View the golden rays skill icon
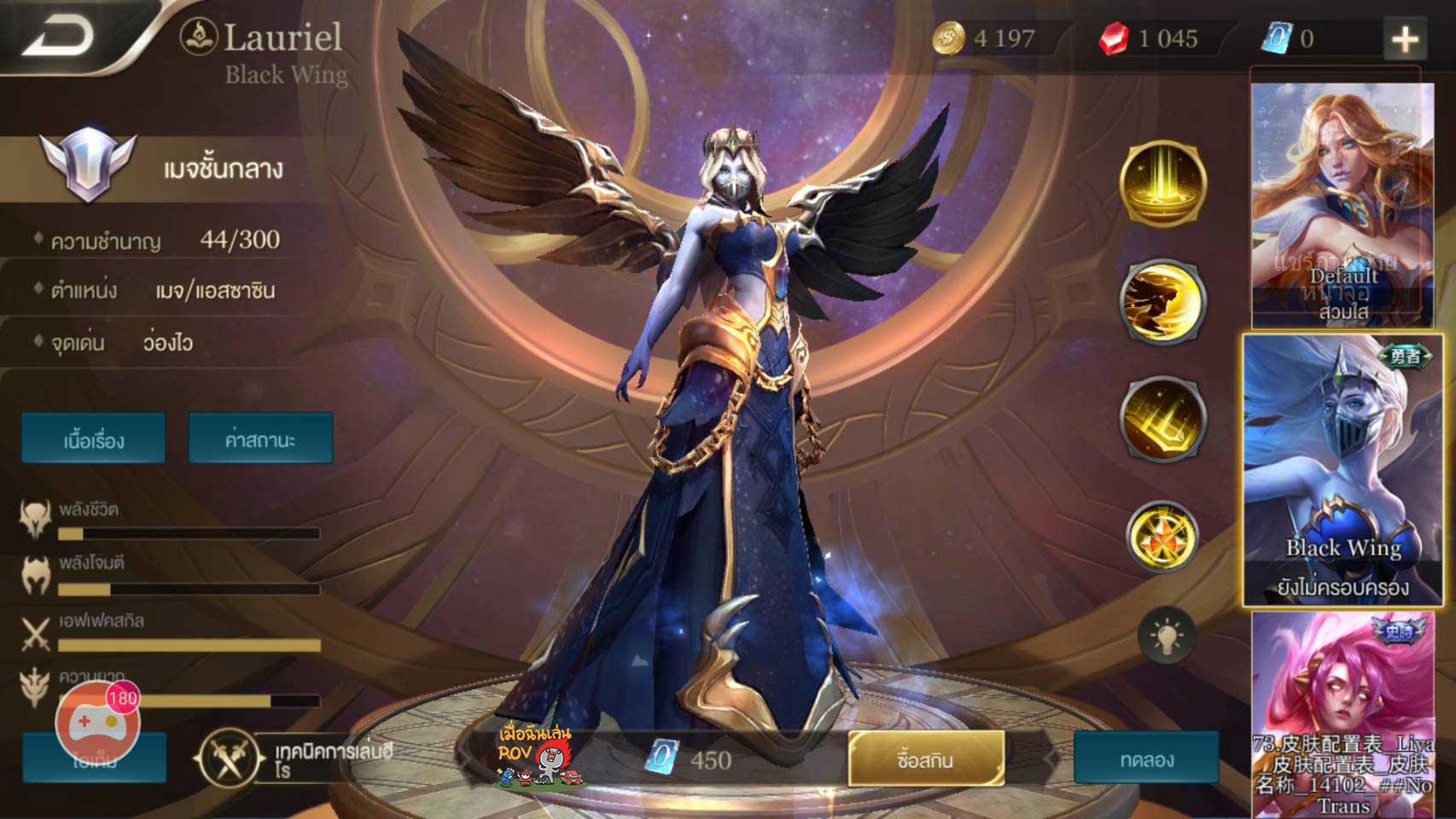The width and height of the screenshot is (1456, 819). (x=1162, y=418)
